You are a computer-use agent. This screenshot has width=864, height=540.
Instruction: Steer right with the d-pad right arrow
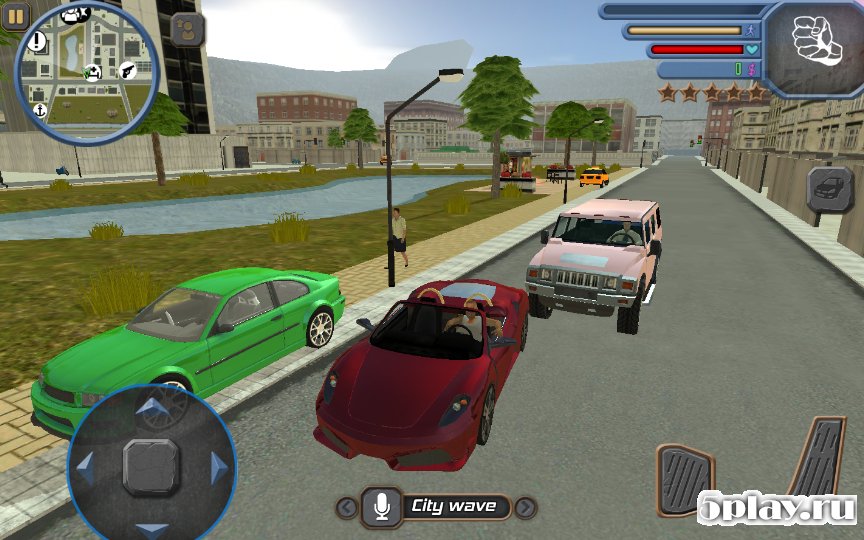point(218,467)
